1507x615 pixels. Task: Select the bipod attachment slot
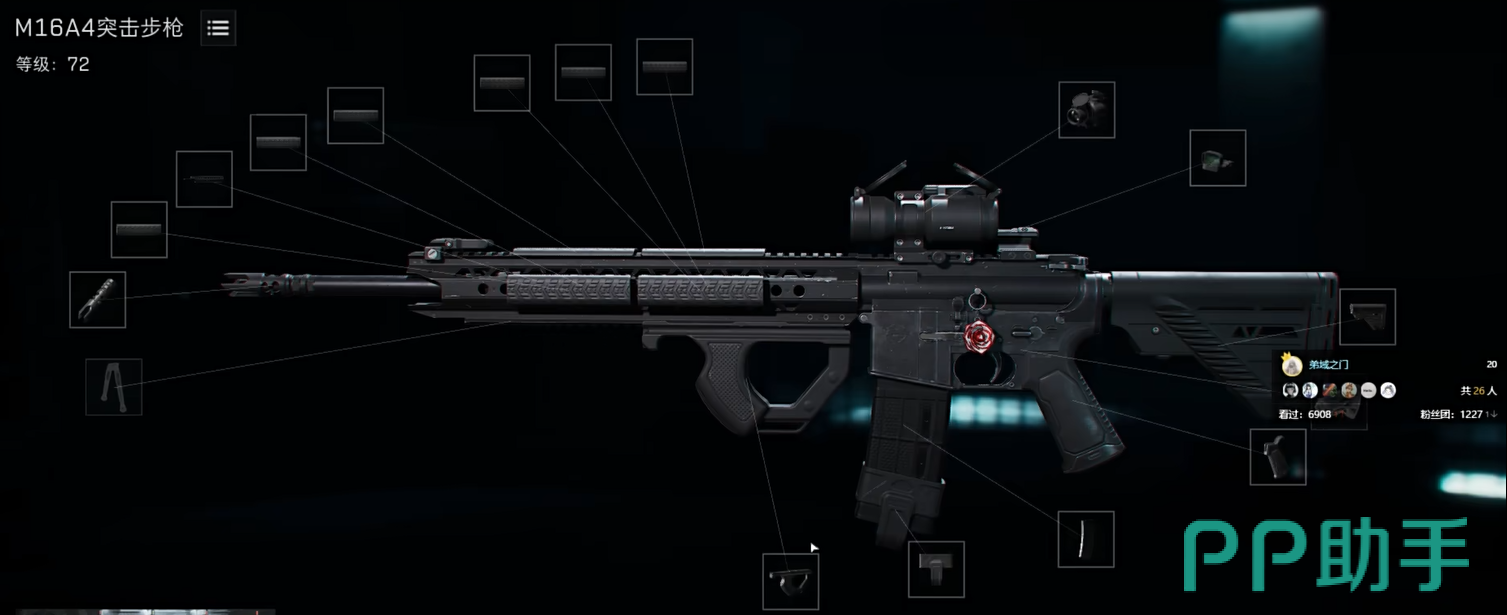point(113,387)
